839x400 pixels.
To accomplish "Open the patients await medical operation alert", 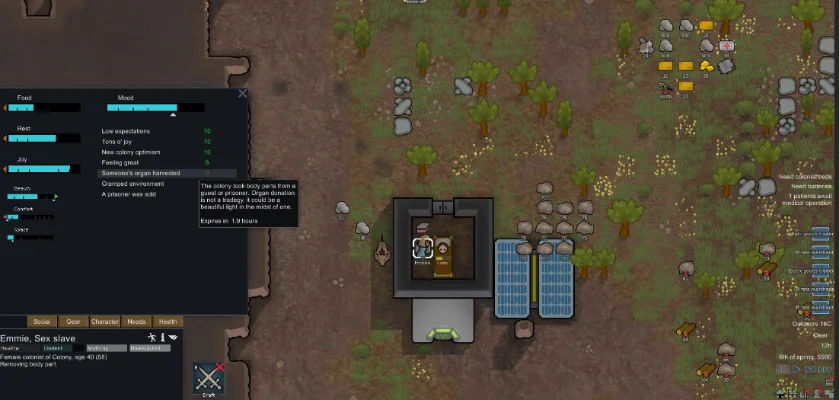I will 808,198.
